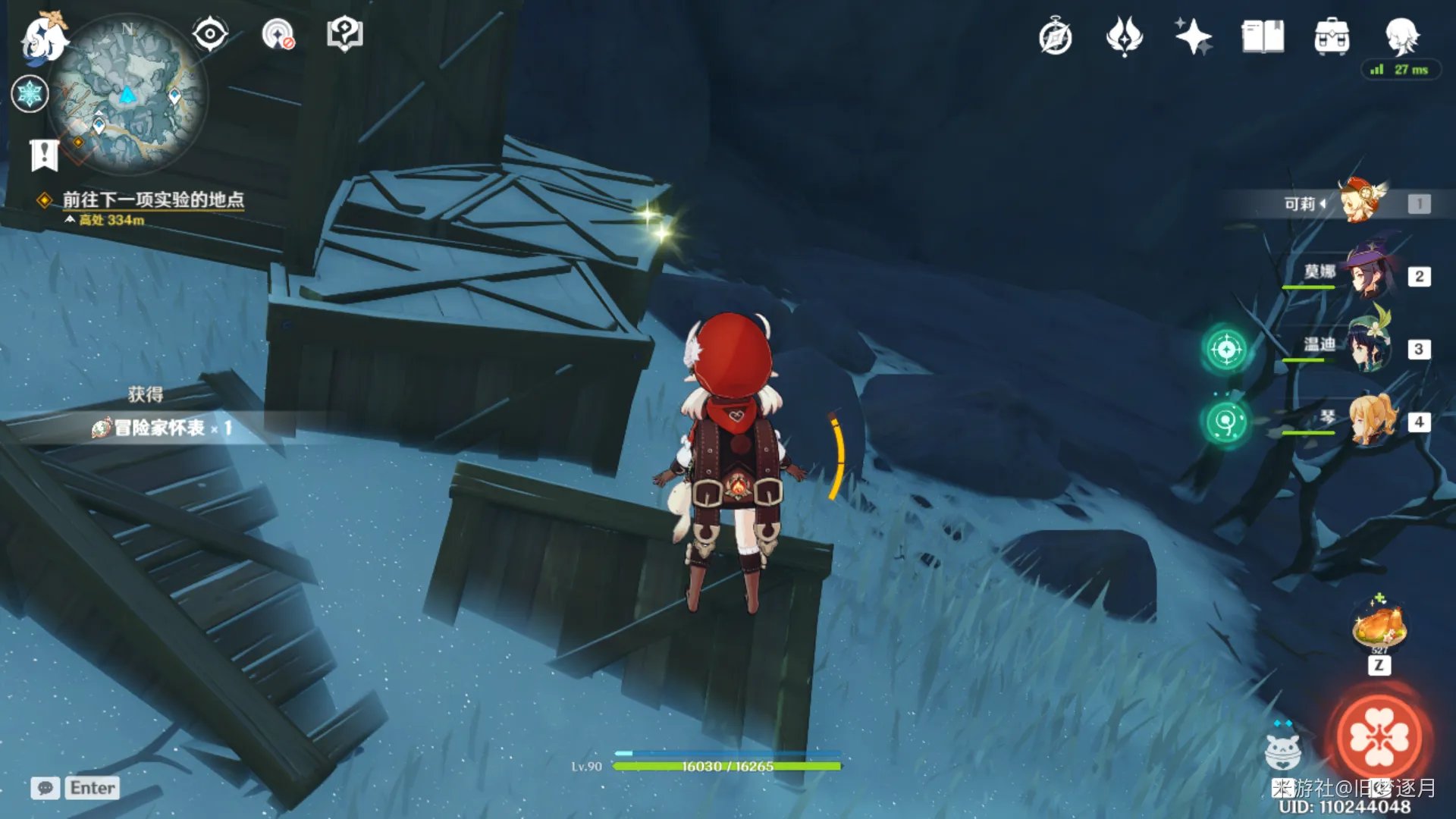Open the quest navigation exclamation banner icon

click(44, 155)
